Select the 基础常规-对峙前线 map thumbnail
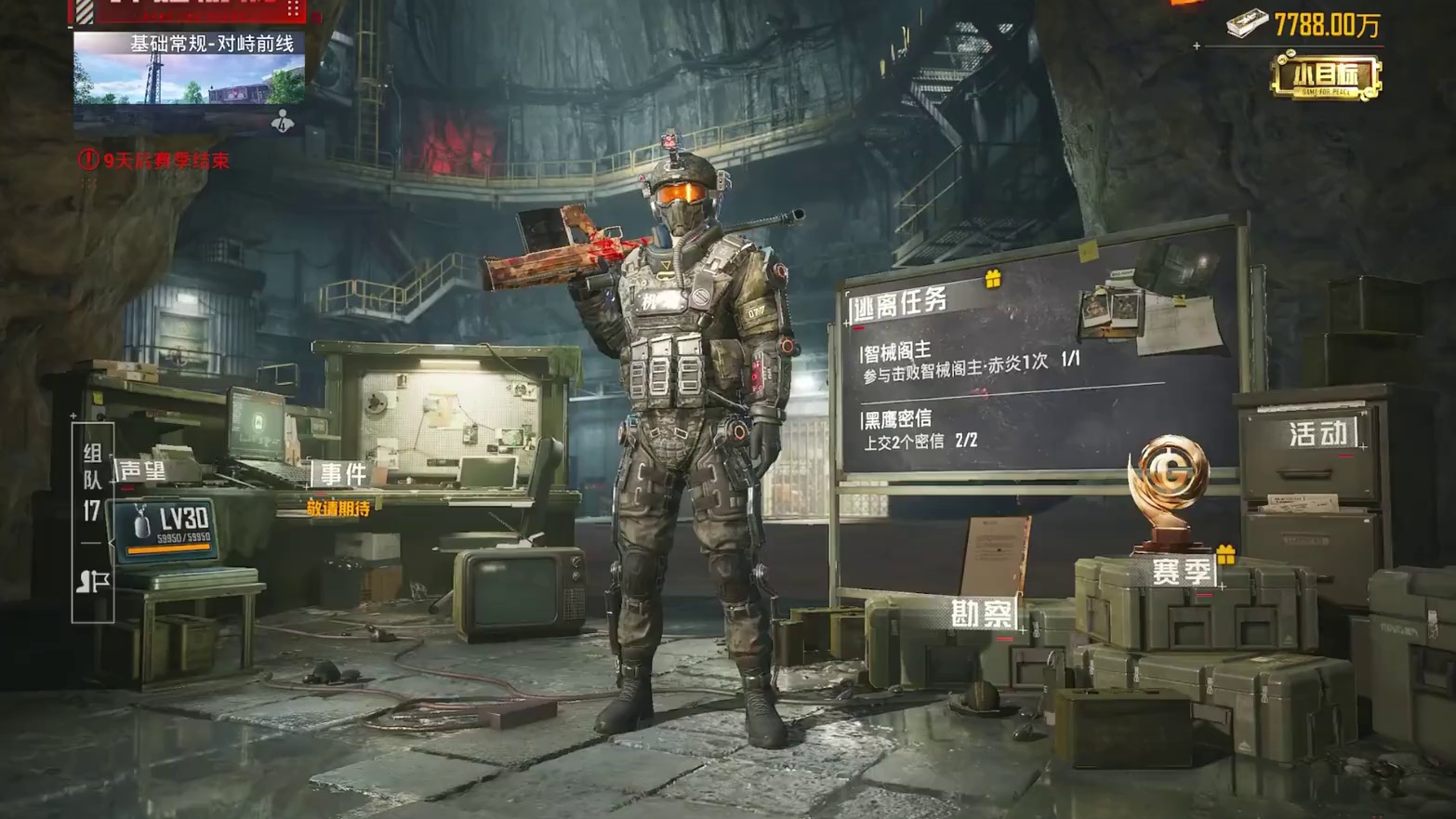 click(x=189, y=68)
